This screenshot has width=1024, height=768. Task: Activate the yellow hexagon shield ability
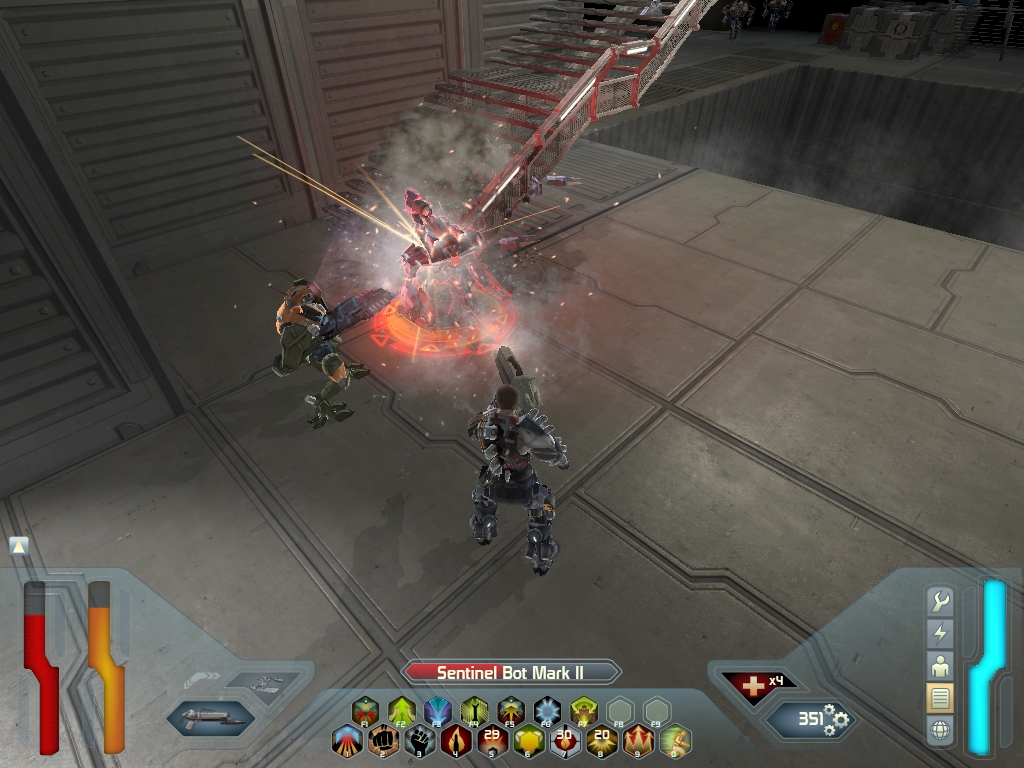pos(529,741)
